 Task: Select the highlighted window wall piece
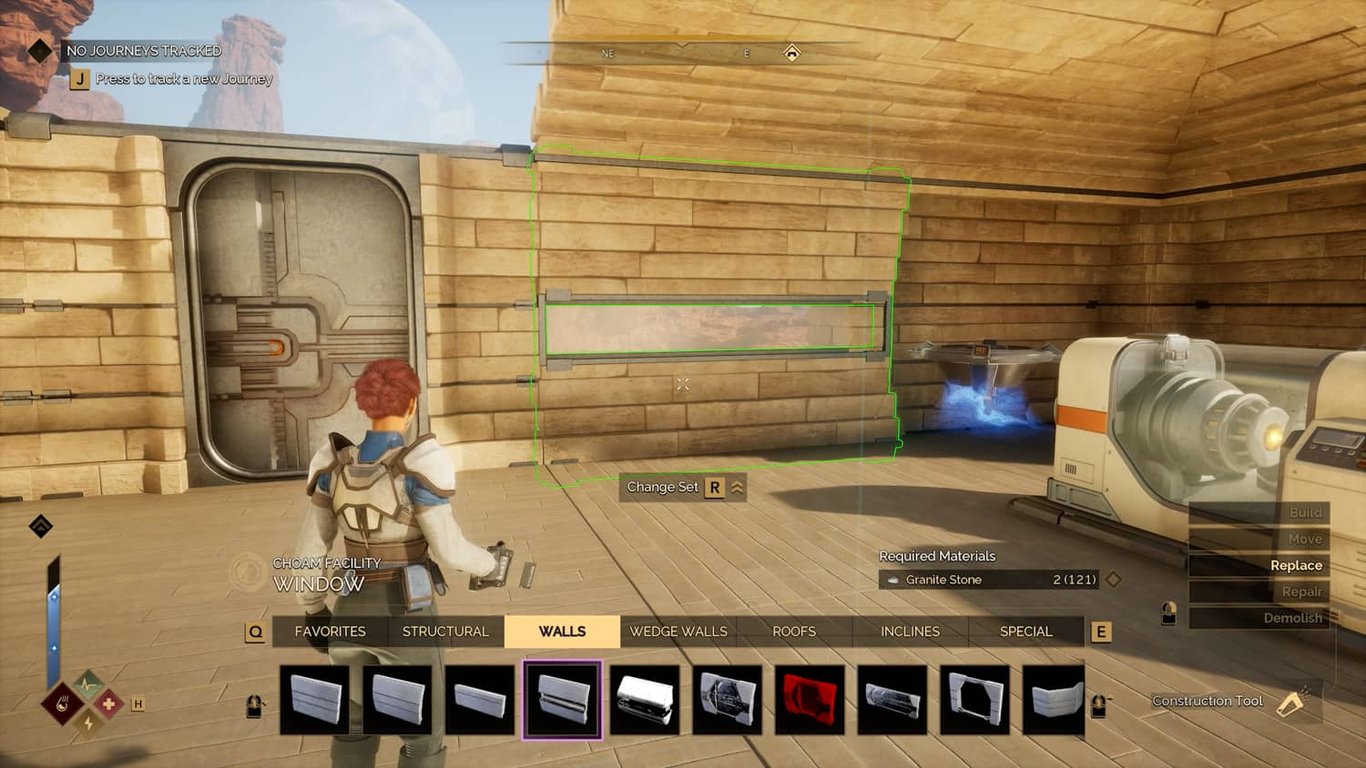tap(562, 700)
